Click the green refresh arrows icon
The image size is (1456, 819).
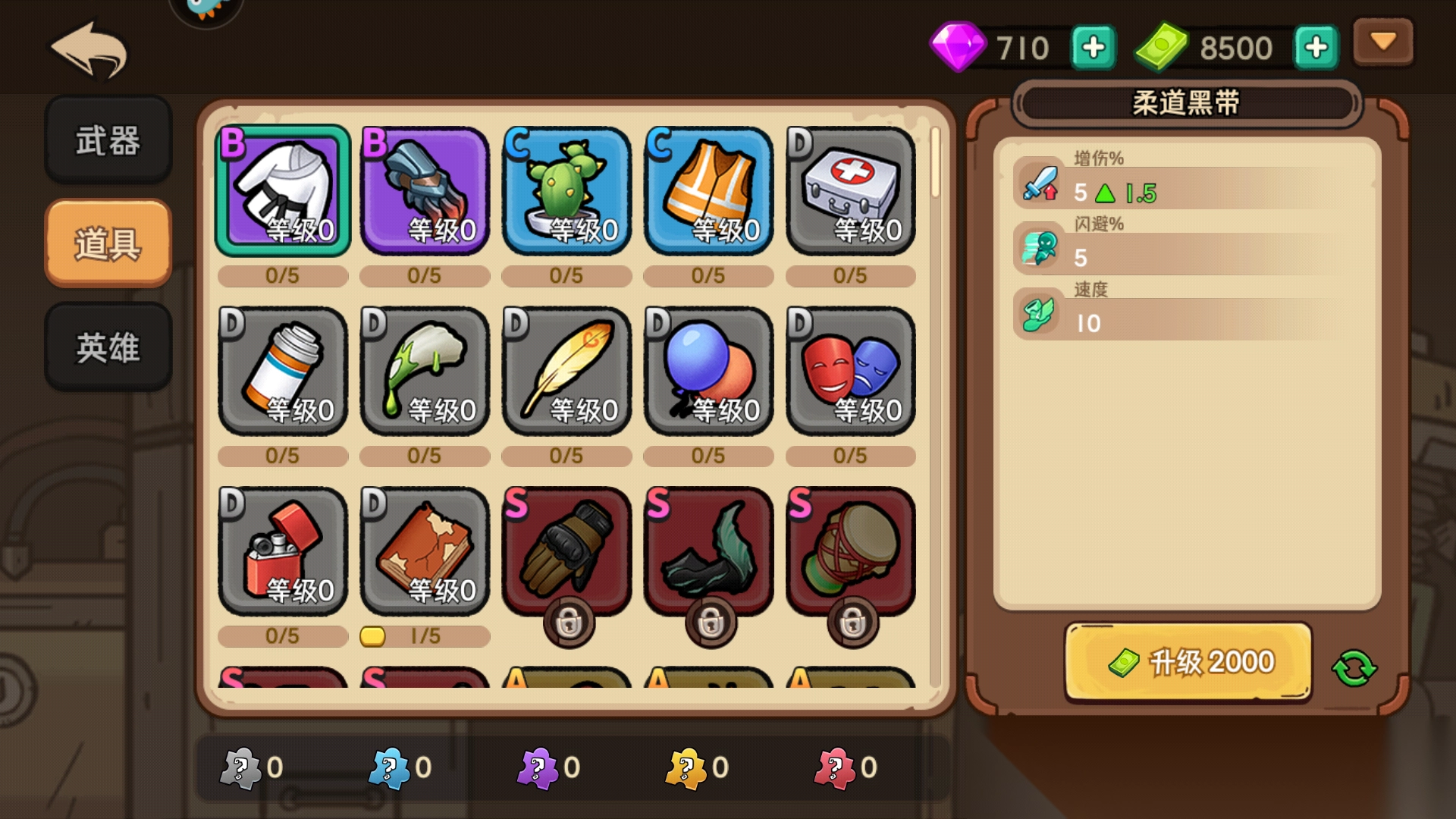1354,668
